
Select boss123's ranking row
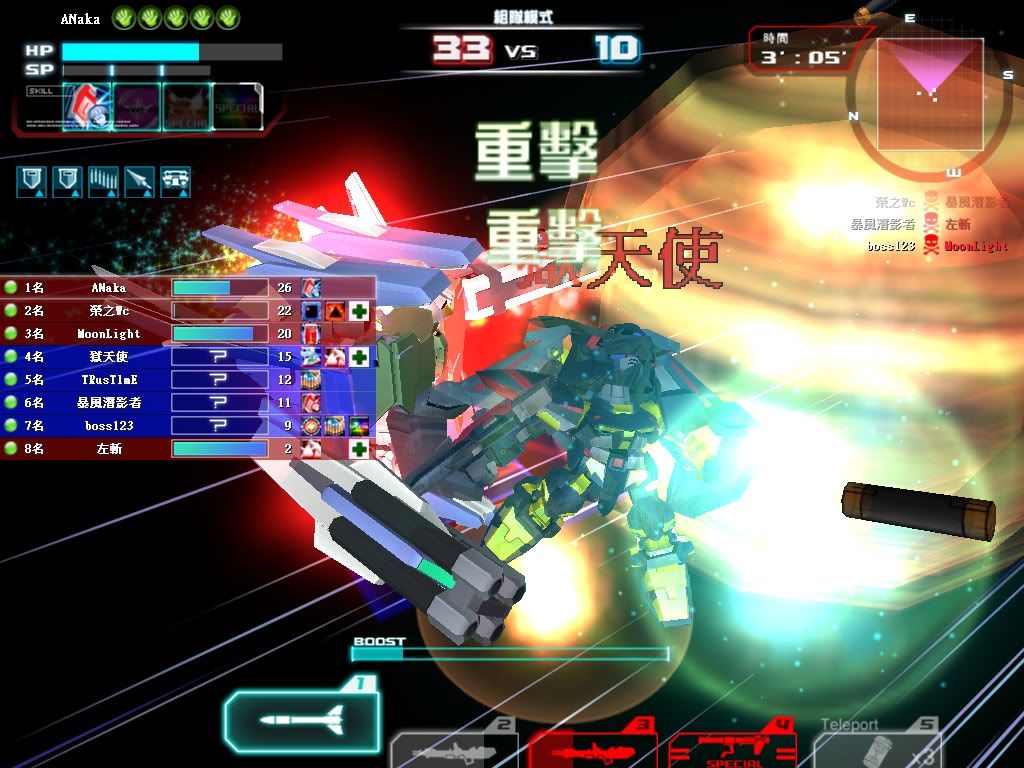pyautogui.click(x=150, y=426)
